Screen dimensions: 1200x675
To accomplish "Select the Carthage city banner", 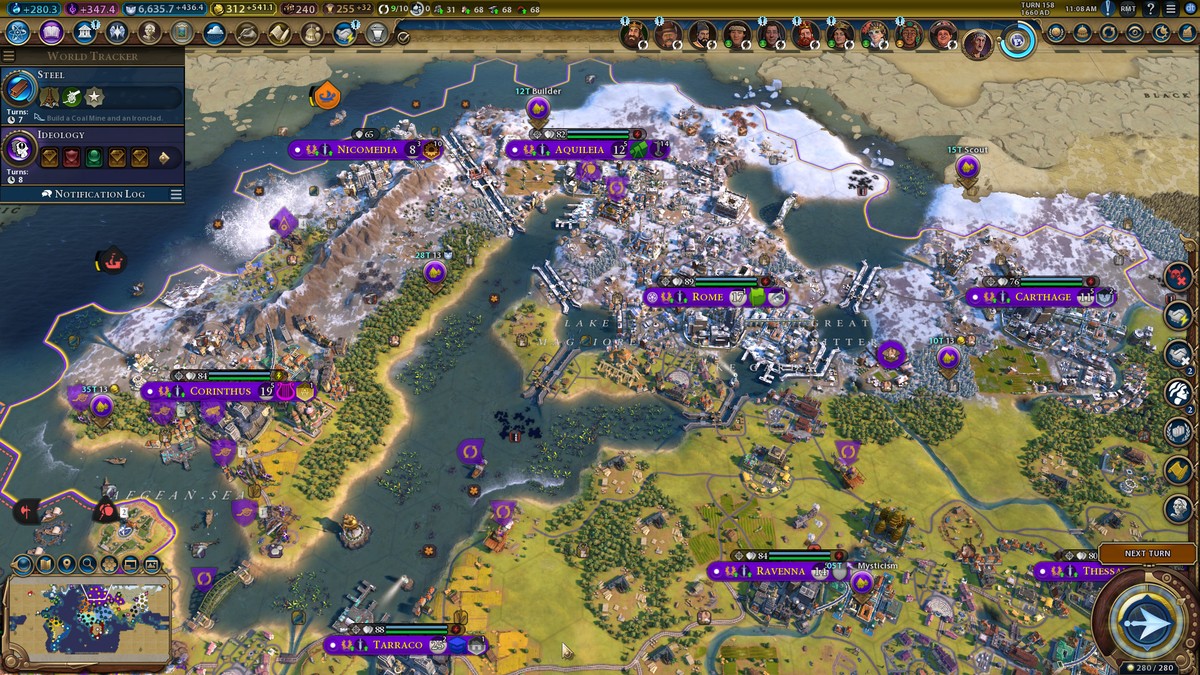I will tap(1042, 297).
